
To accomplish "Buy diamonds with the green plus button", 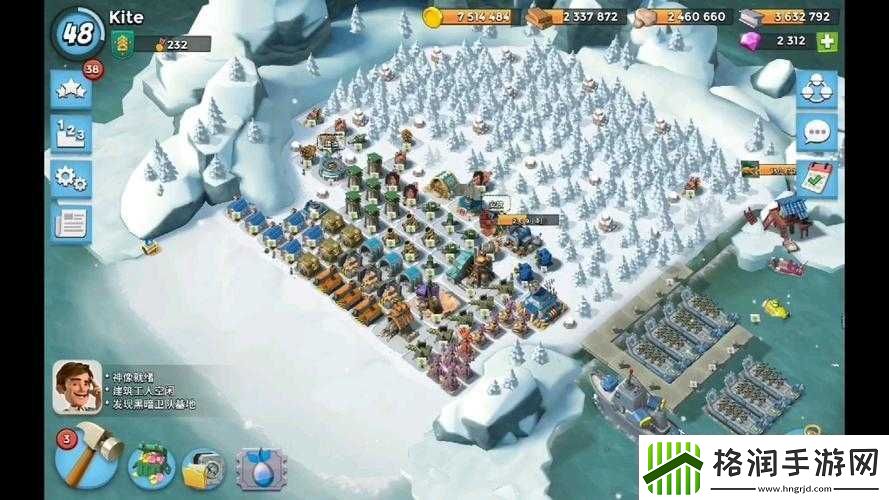I will [x=826, y=42].
